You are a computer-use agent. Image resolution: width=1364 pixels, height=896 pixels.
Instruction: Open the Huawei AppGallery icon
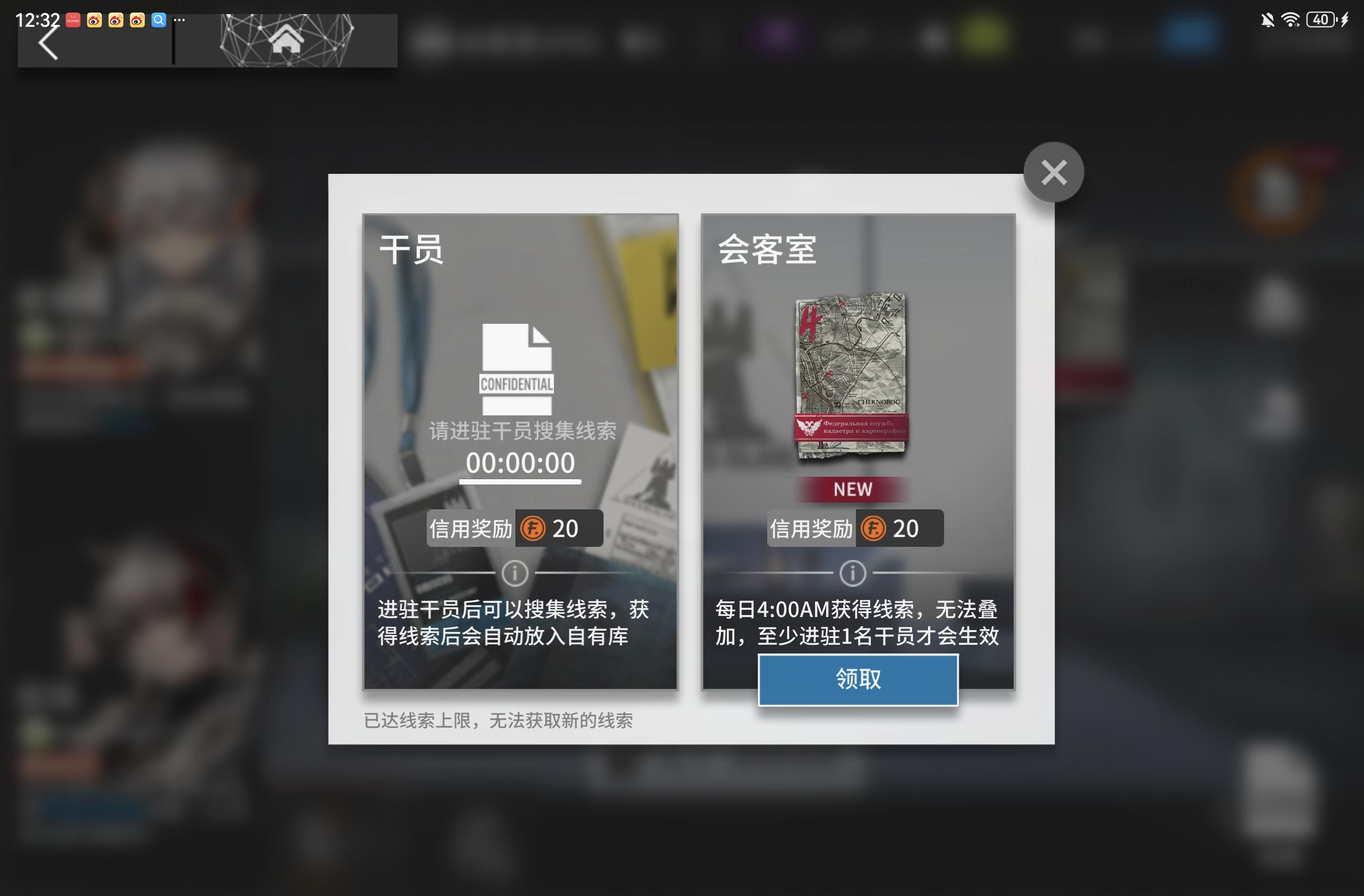tap(73, 19)
